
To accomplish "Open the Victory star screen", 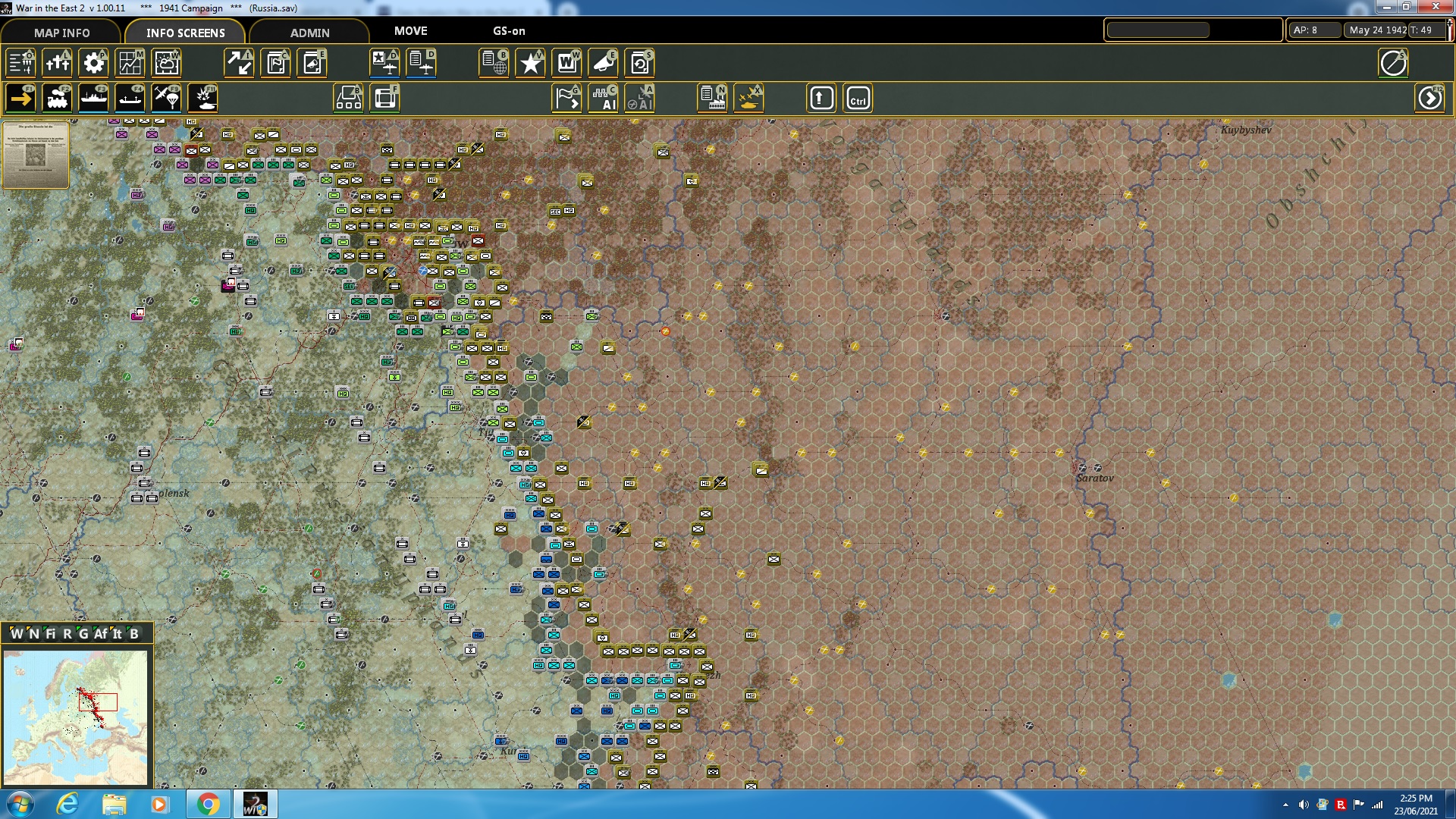I will 530,64.
